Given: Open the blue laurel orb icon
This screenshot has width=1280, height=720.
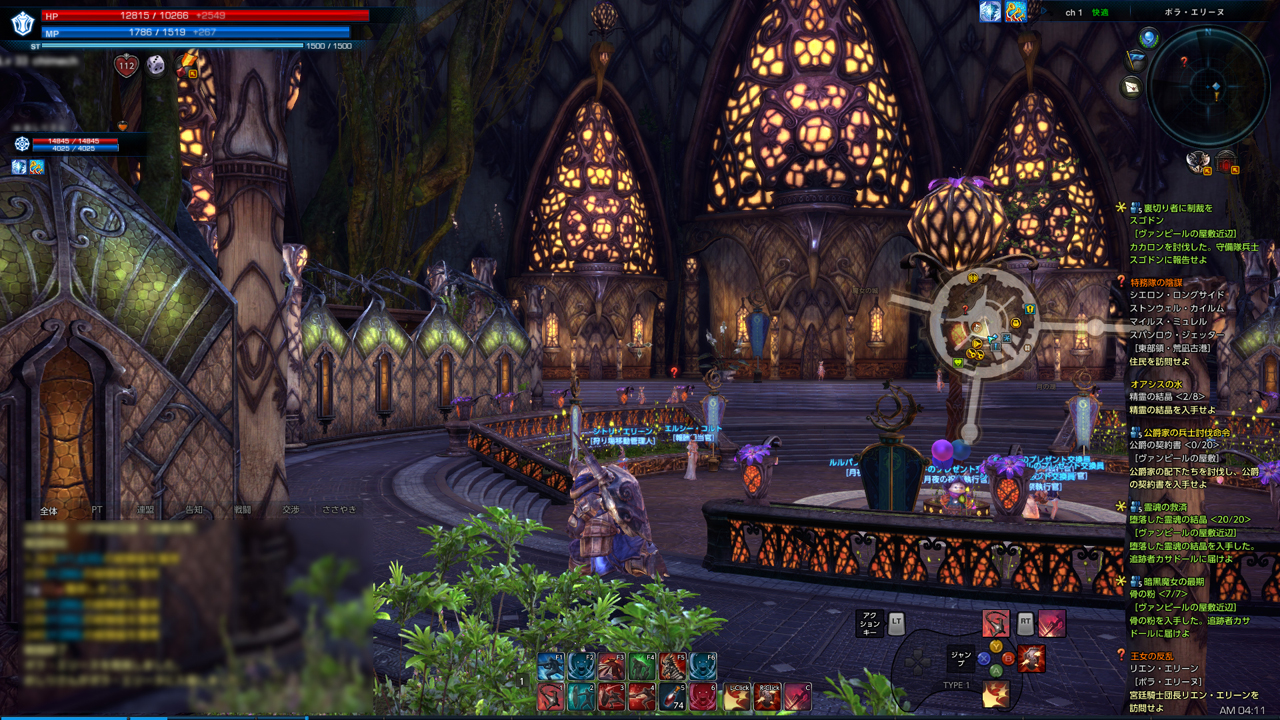Looking at the screenshot, I should point(1149,38).
